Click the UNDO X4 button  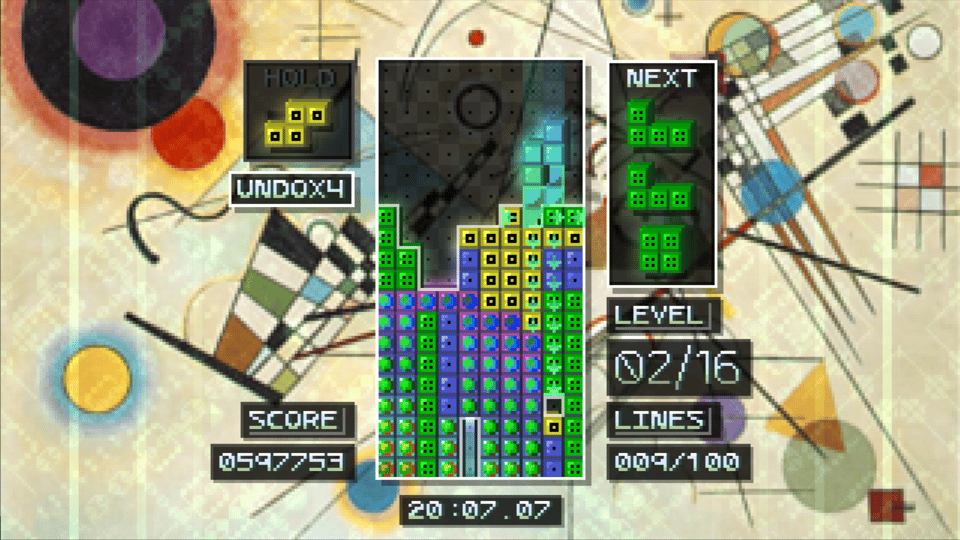click(291, 189)
